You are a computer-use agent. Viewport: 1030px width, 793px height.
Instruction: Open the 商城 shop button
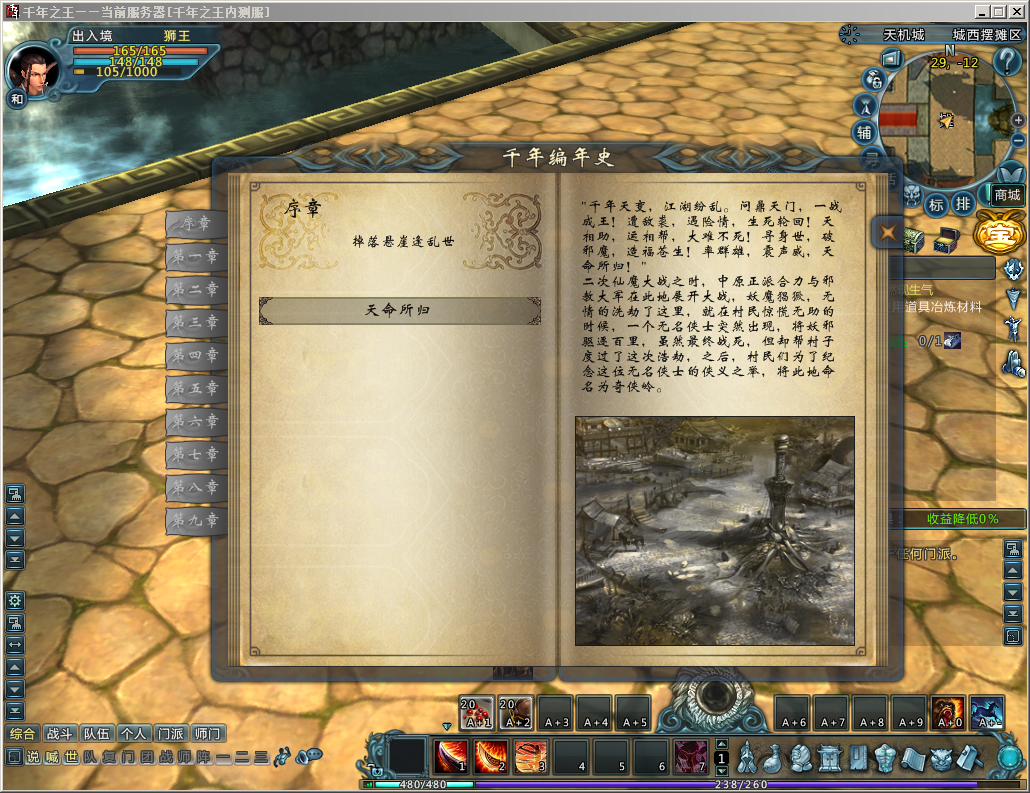pyautogui.click(x=1007, y=195)
